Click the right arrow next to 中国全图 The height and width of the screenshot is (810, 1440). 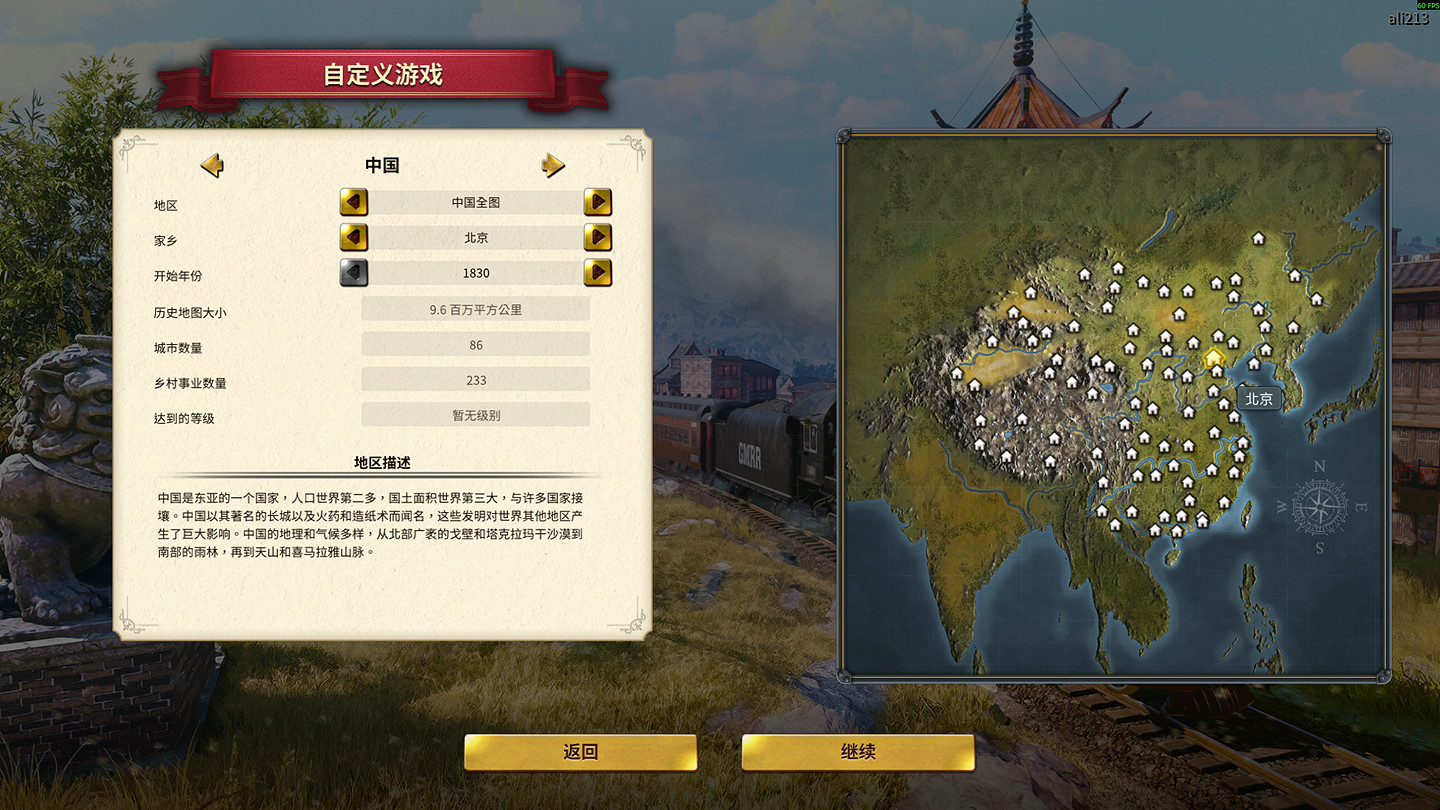pos(598,202)
